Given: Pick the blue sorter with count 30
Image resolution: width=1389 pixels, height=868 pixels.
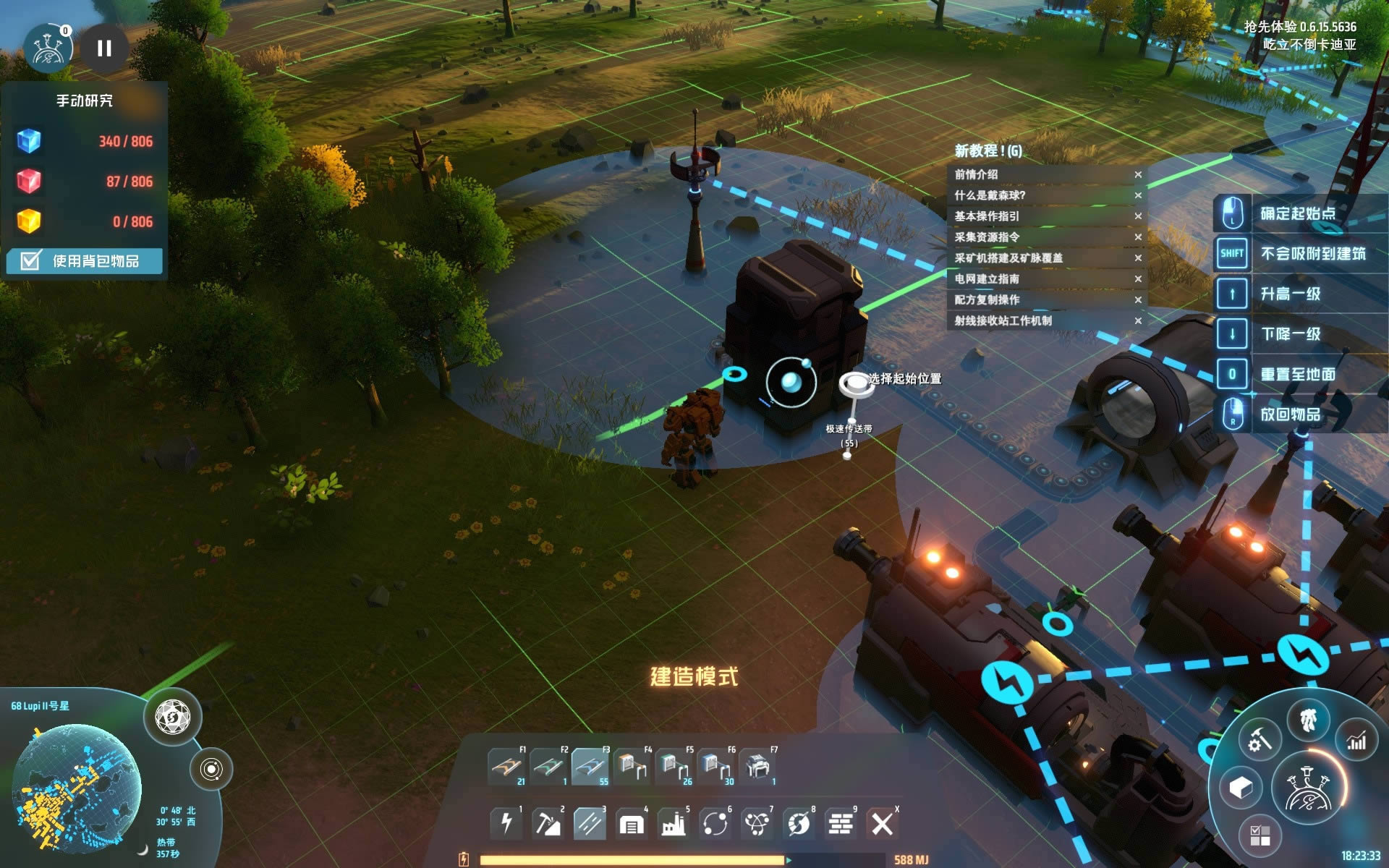Looking at the screenshot, I should pyautogui.click(x=715, y=767).
